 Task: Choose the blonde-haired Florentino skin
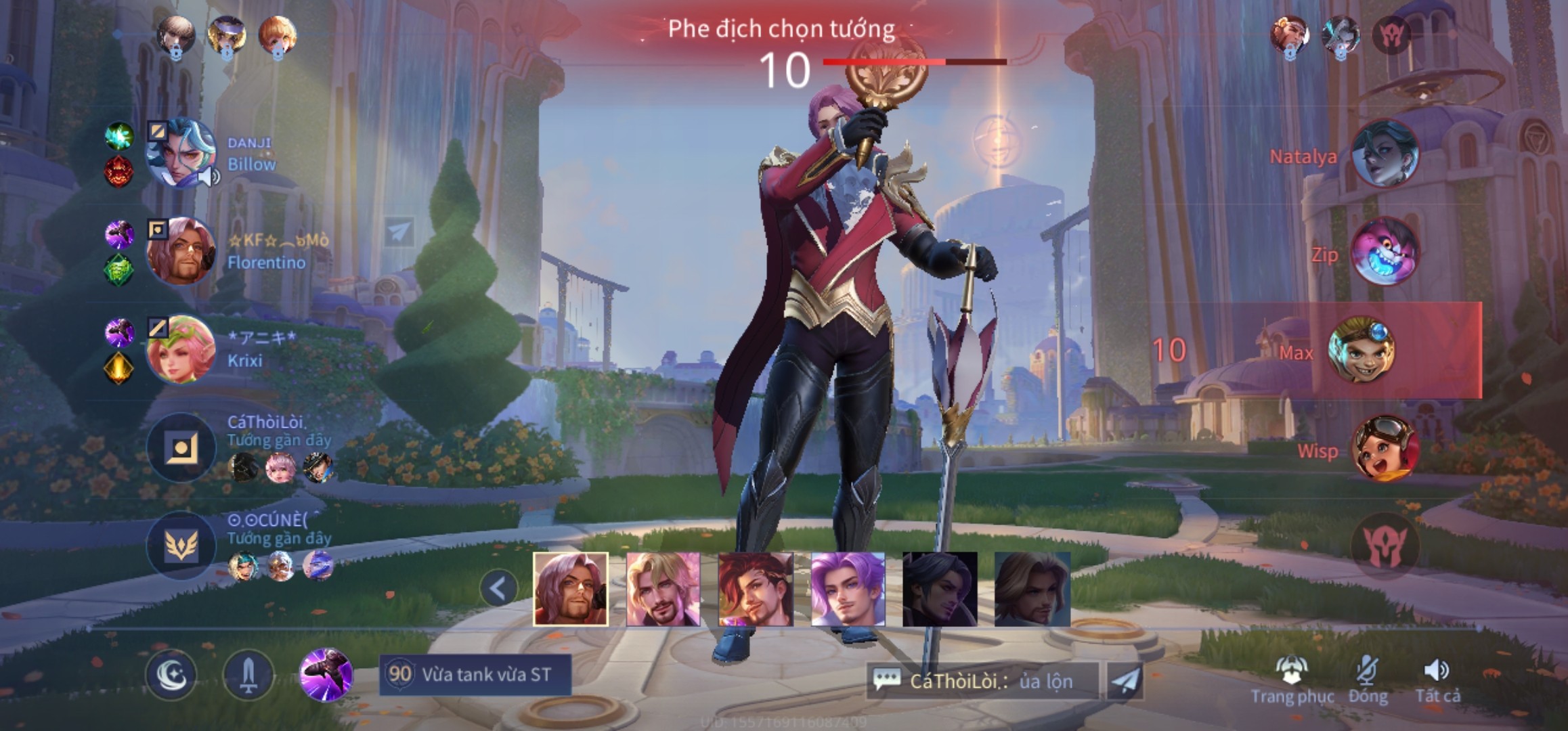click(x=663, y=589)
